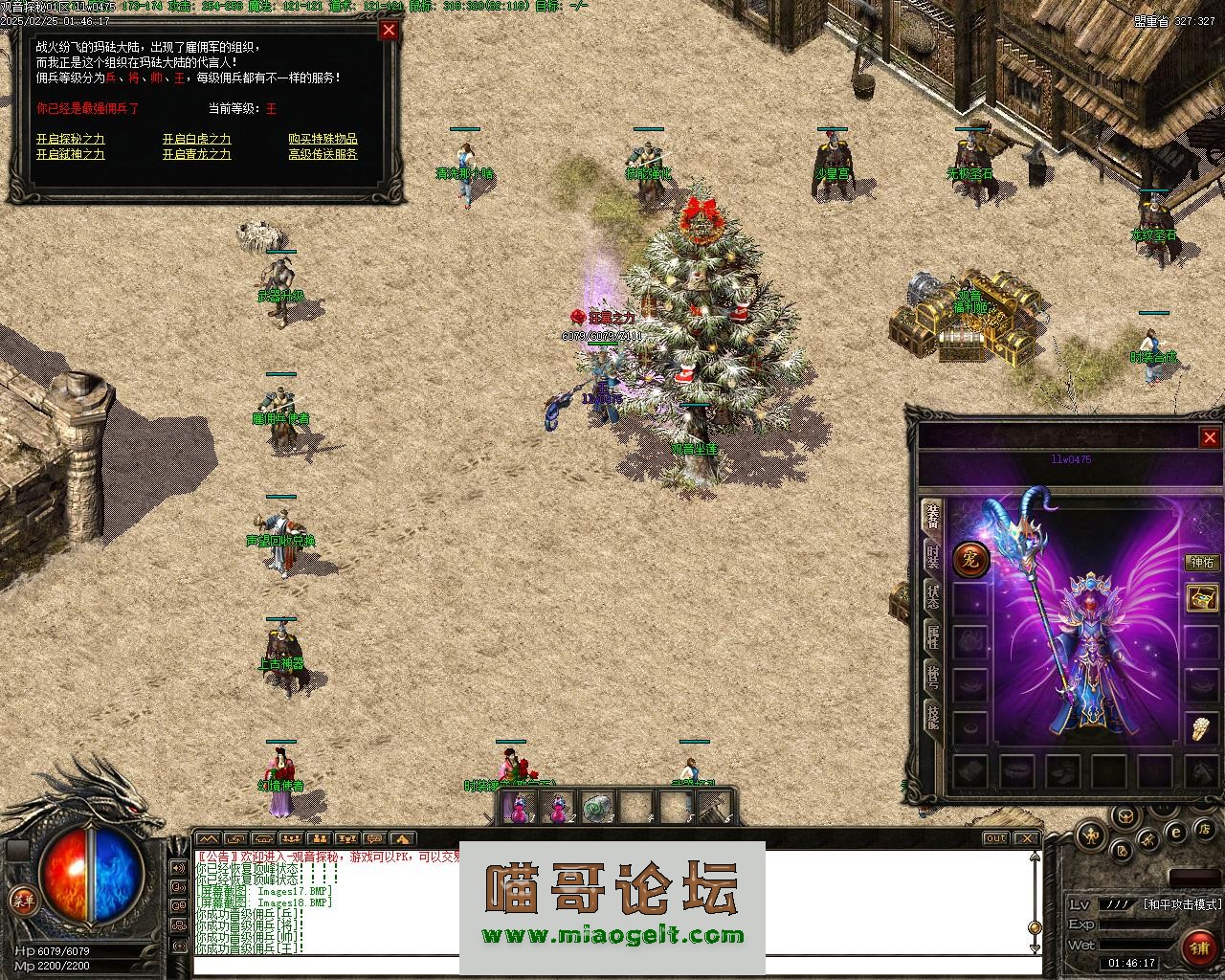Click the round 宠 pet button
This screenshot has width=1225, height=980.
[970, 559]
